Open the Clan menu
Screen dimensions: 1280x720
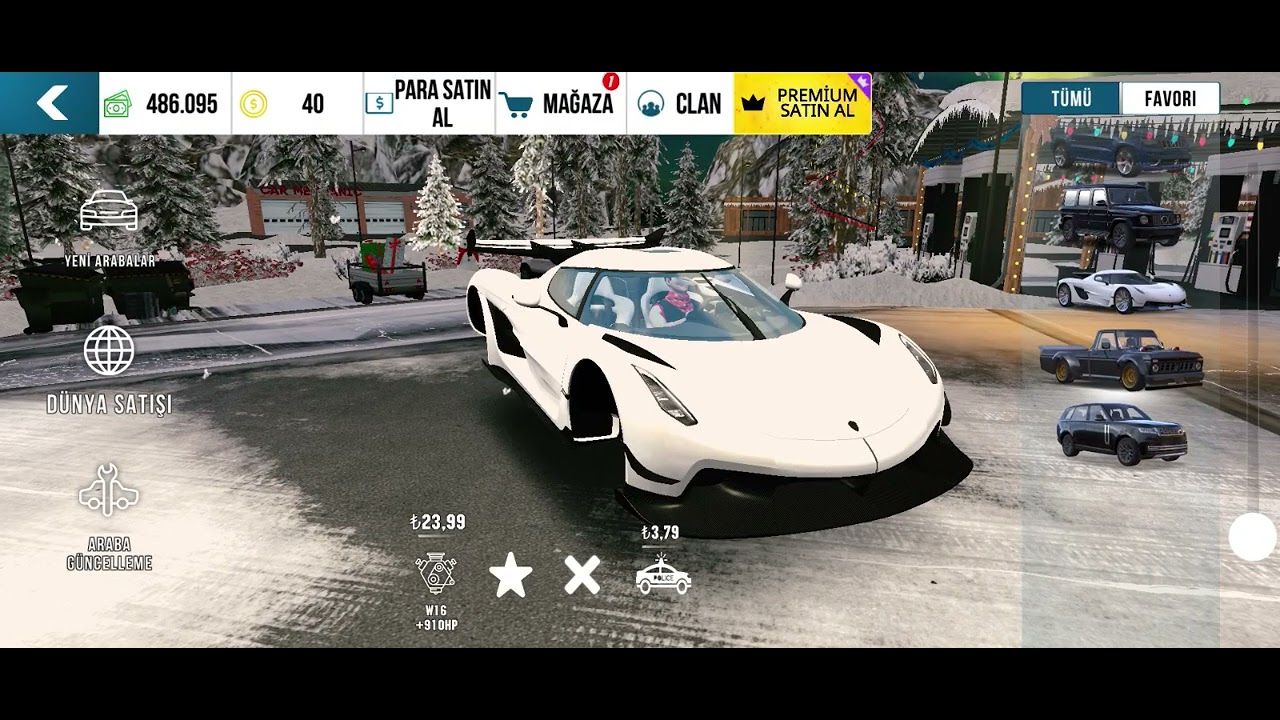(x=681, y=103)
